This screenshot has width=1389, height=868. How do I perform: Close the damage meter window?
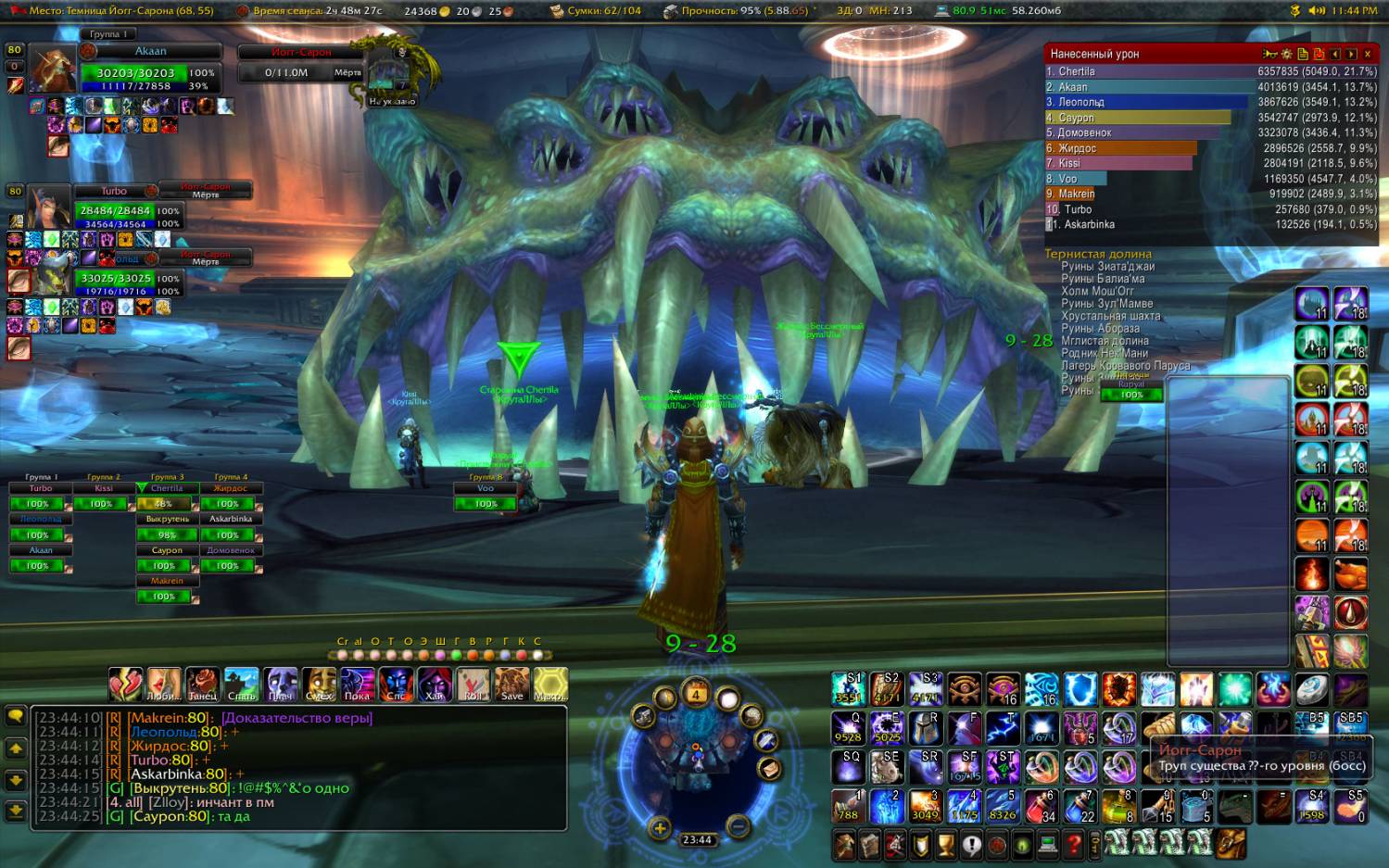(1367, 55)
